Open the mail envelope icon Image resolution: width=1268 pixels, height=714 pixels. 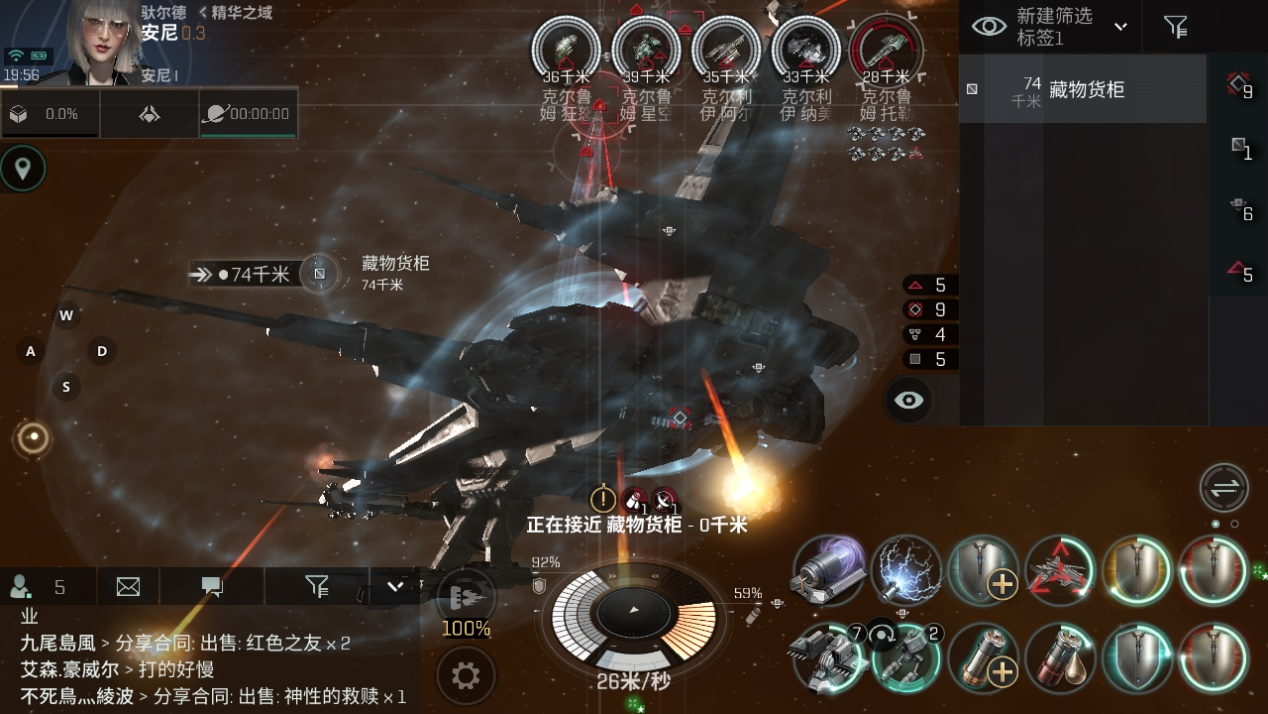click(128, 587)
